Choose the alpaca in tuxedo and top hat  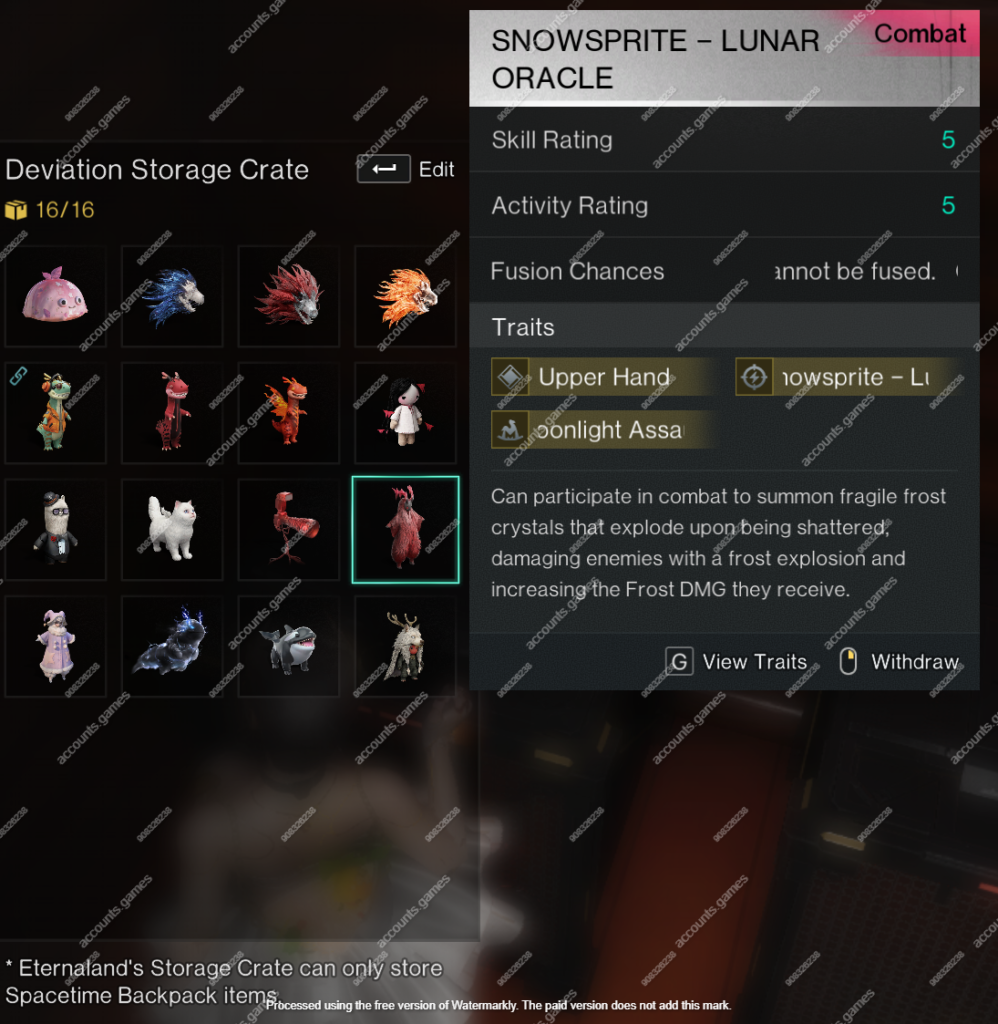[x=55, y=530]
